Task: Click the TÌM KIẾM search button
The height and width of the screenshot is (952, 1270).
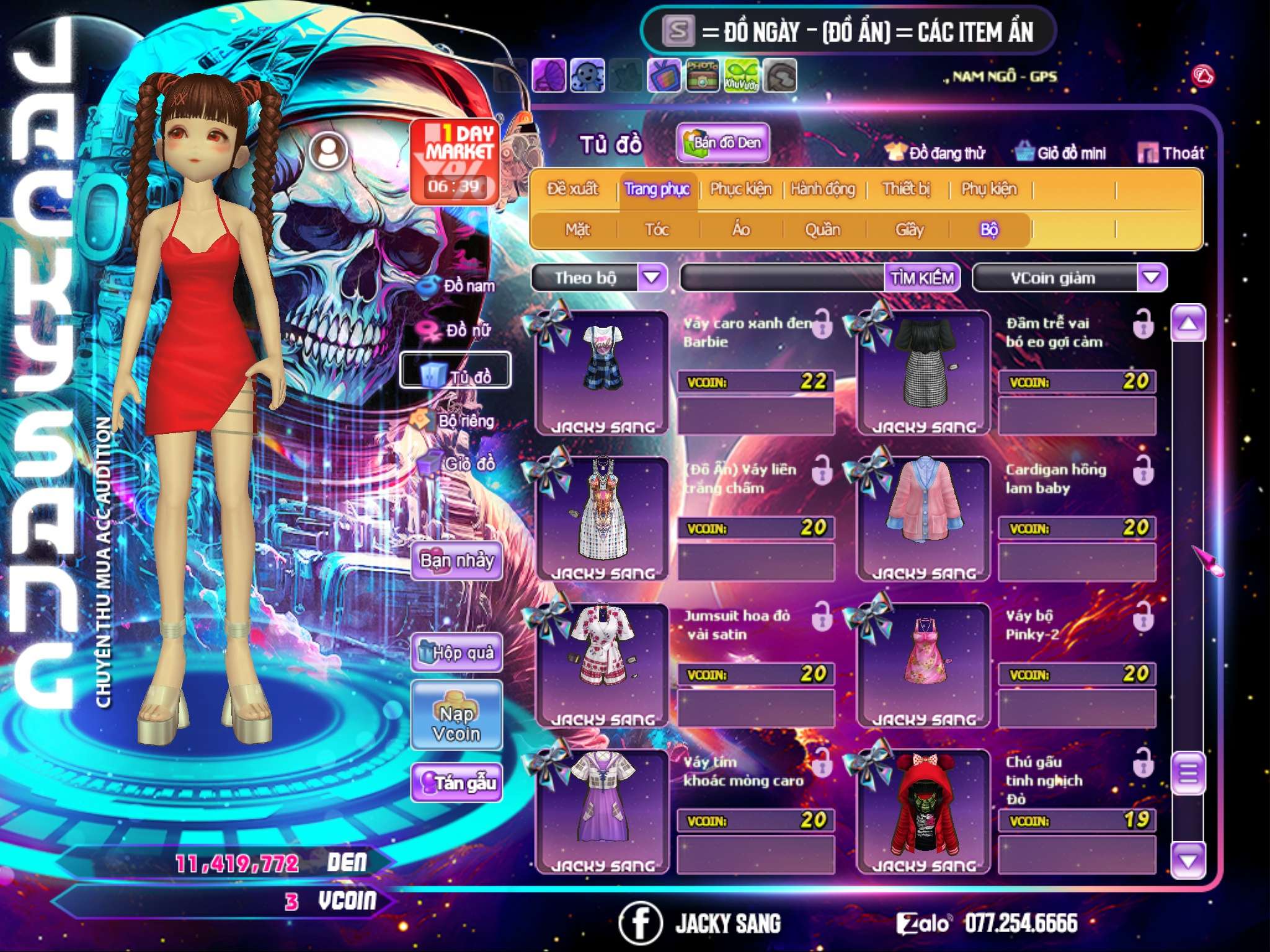Action: pos(921,278)
